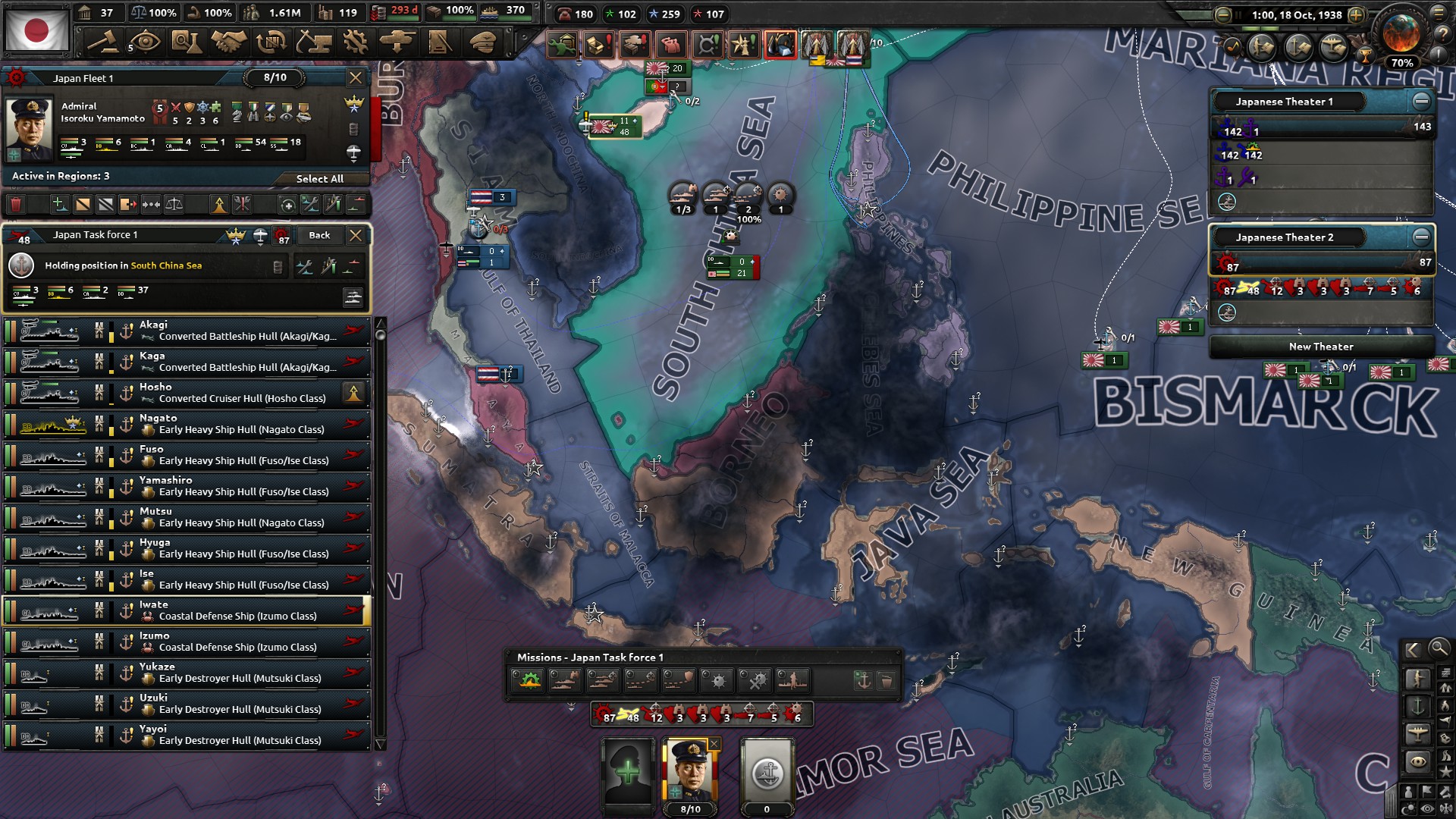Assign the Convoy Raiding mission
Screen dimensions: 1456x819
coord(643,680)
